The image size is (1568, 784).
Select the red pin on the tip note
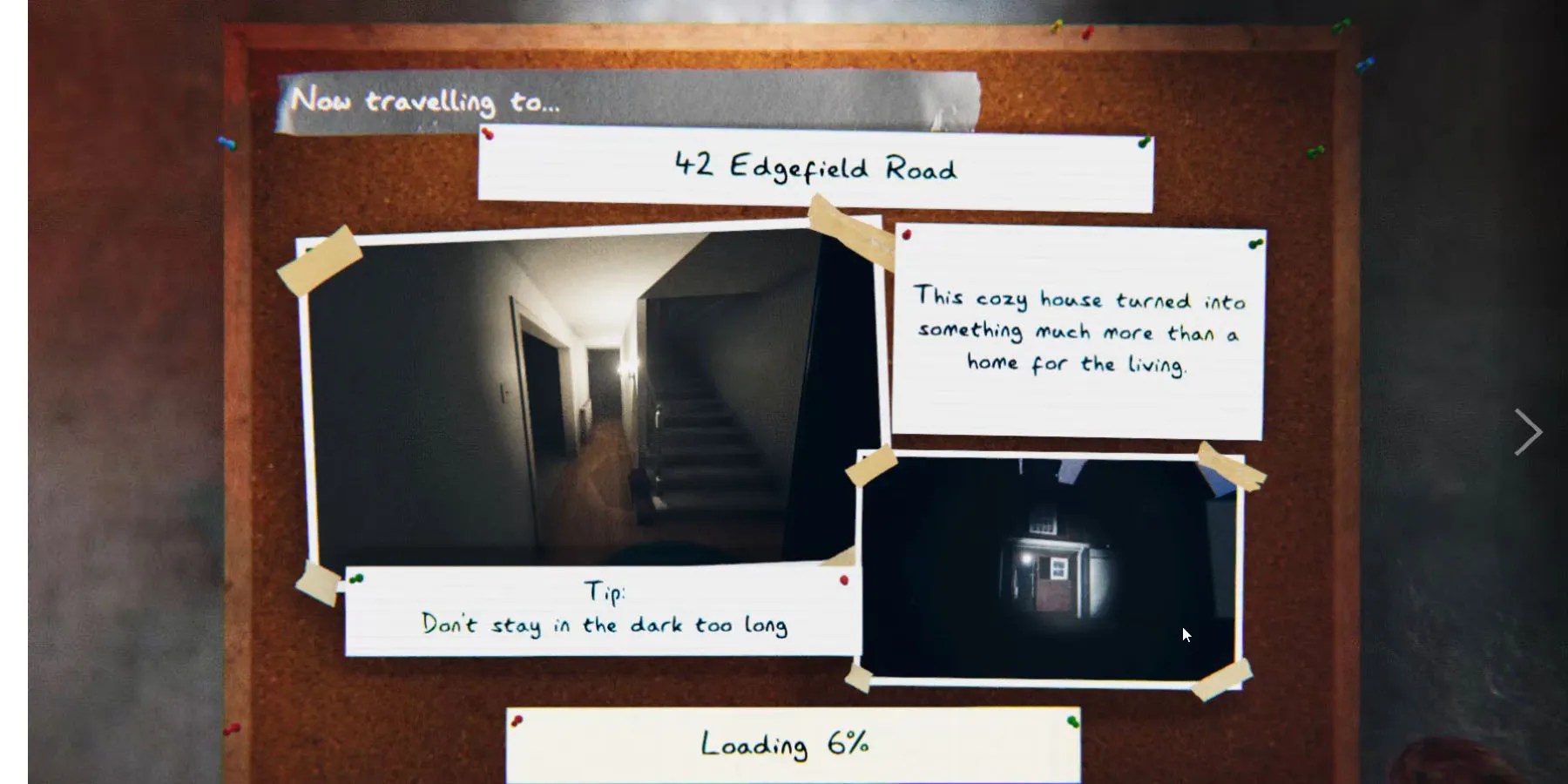843,579
